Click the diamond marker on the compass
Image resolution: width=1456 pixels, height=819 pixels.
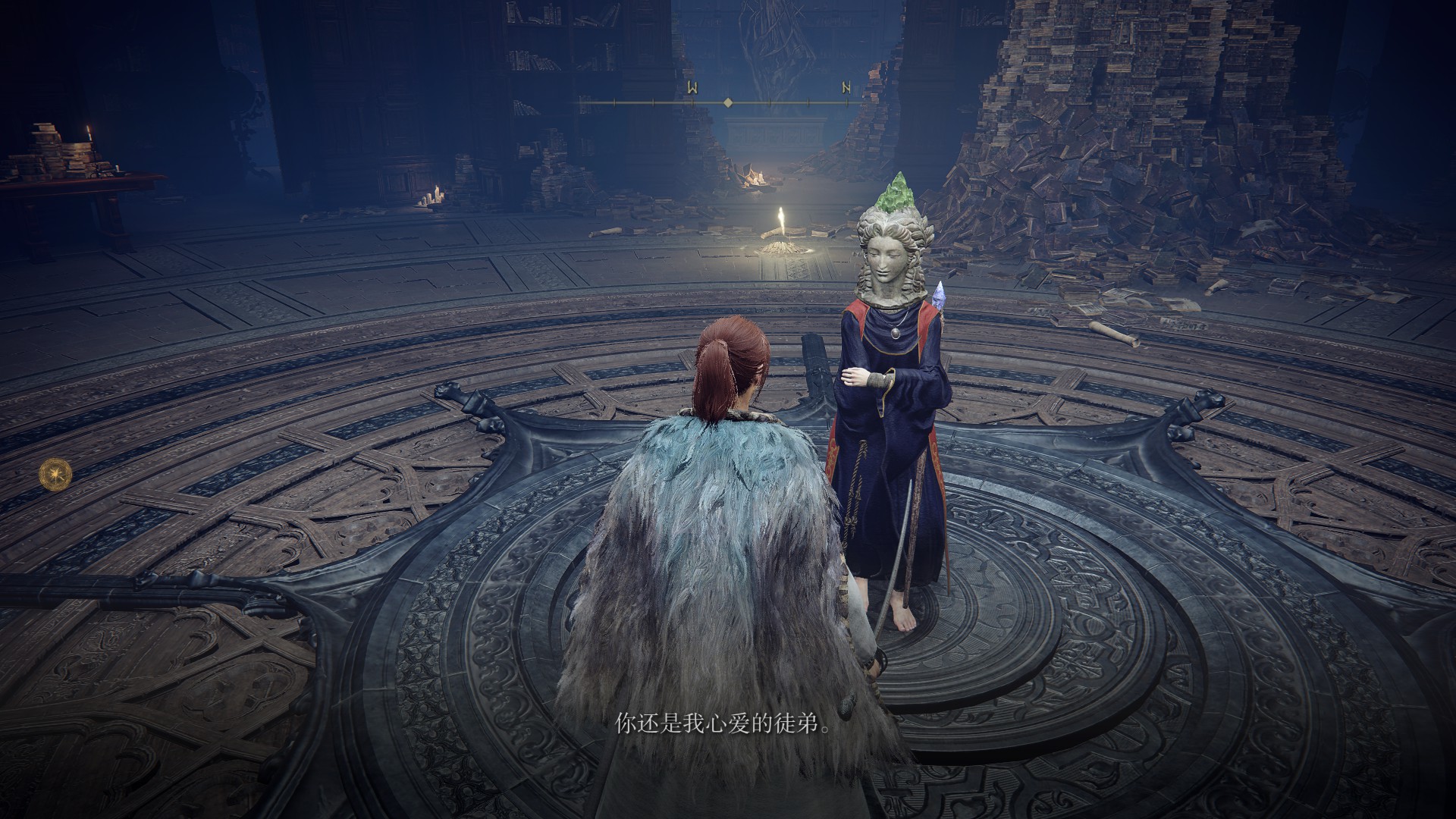point(728,102)
